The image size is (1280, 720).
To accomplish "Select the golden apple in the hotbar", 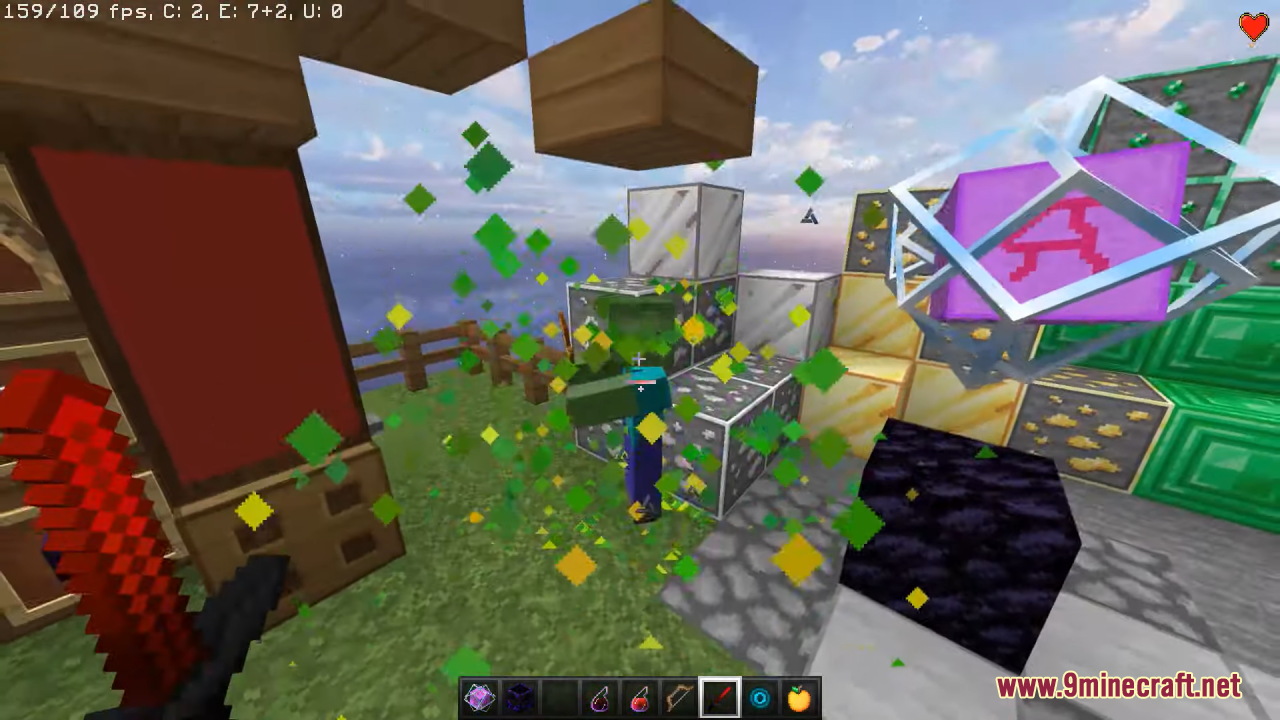I will 800,697.
